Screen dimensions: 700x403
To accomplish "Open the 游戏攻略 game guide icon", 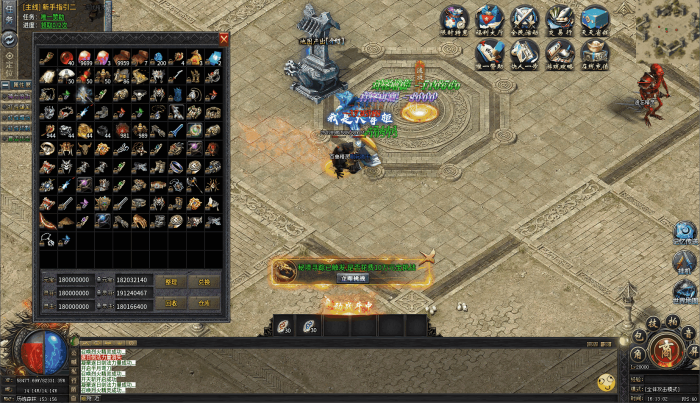I will pyautogui.click(x=559, y=53).
